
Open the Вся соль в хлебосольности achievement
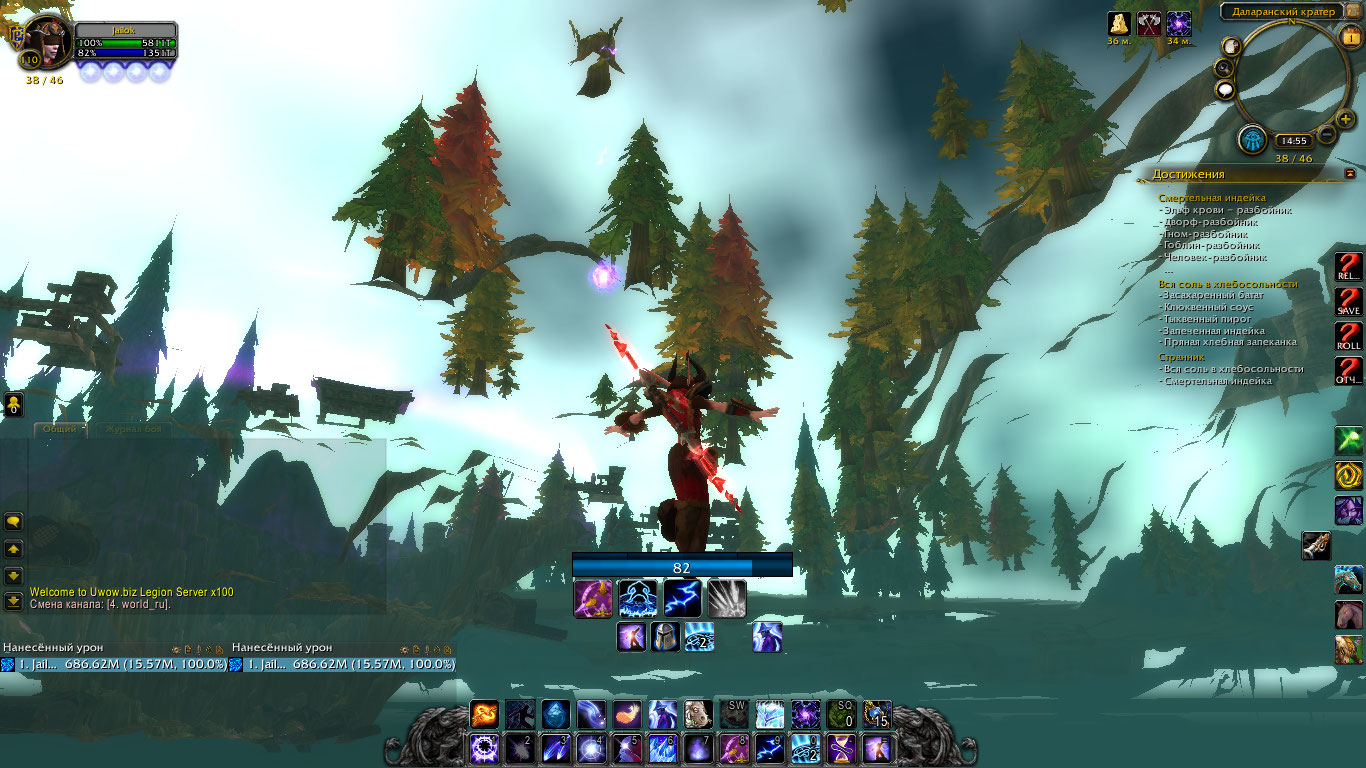point(1228,284)
